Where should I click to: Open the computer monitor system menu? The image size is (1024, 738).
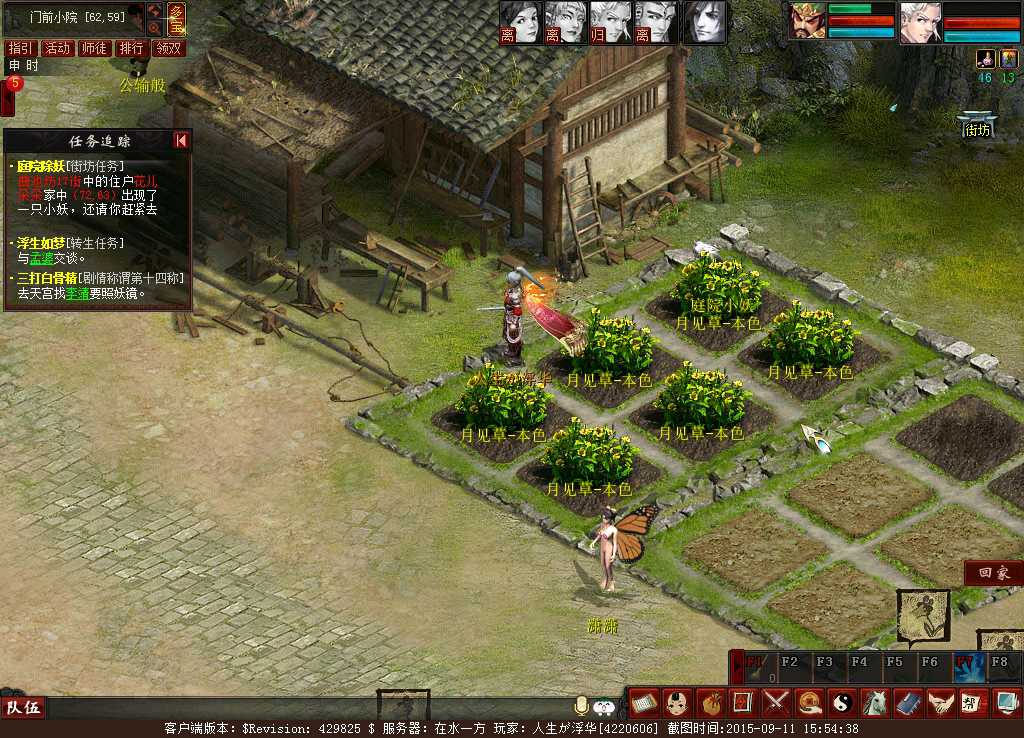coord(1006,702)
